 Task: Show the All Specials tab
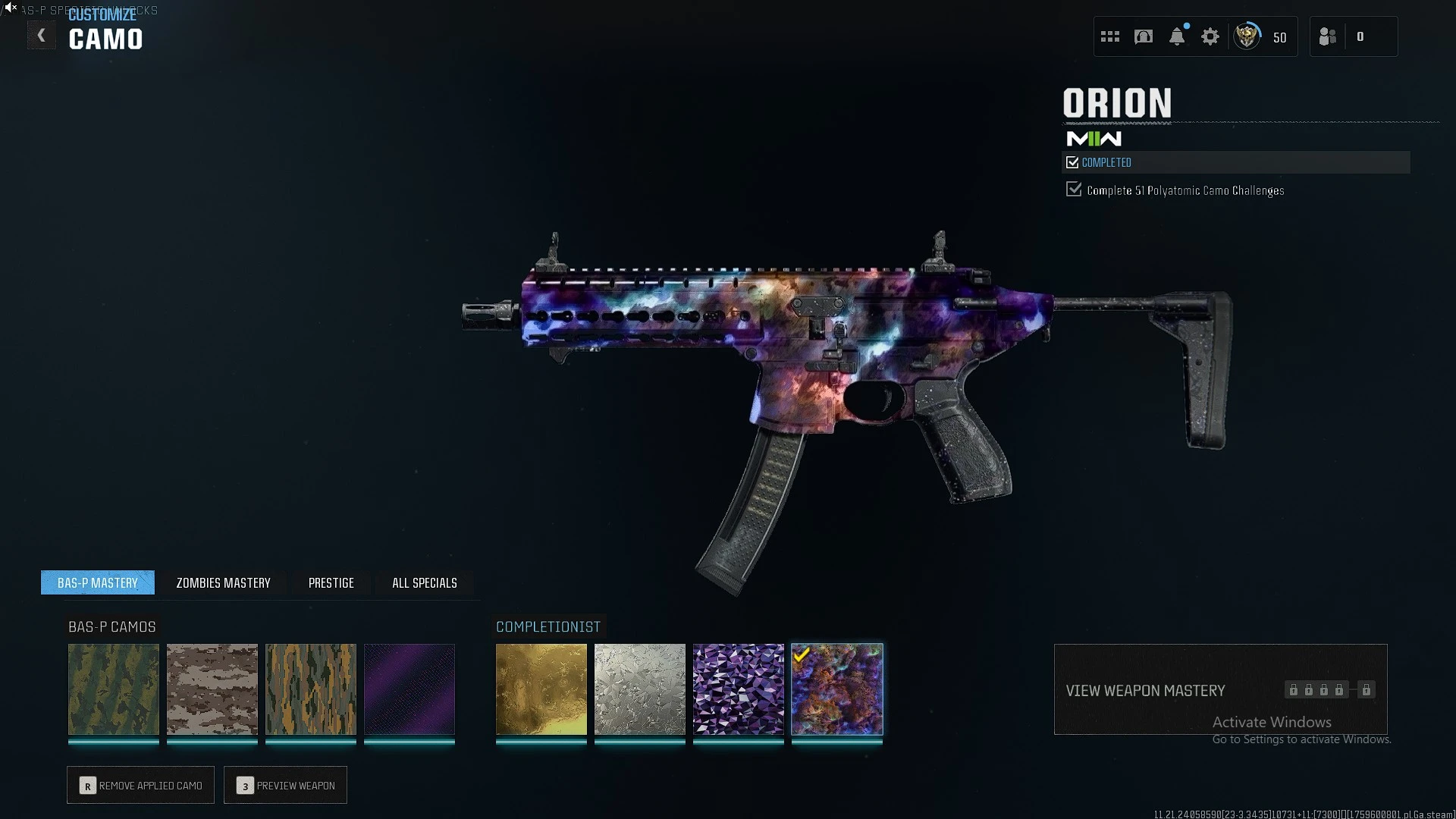pyautogui.click(x=424, y=582)
